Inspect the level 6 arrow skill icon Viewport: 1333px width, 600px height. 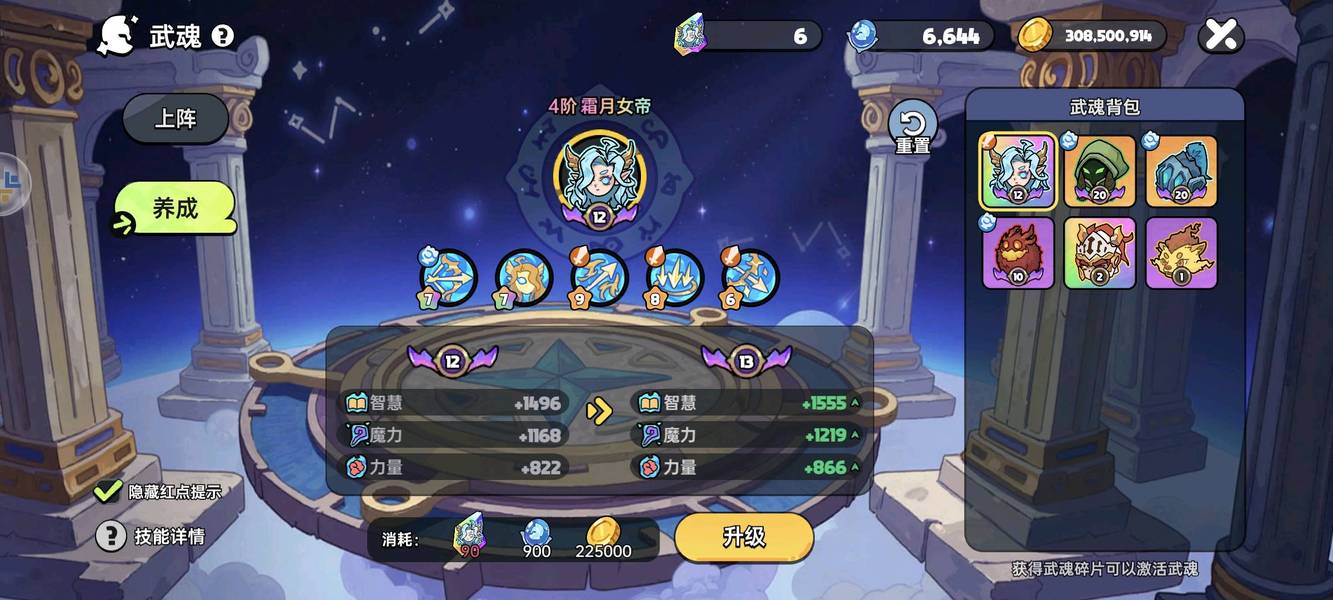click(750, 277)
